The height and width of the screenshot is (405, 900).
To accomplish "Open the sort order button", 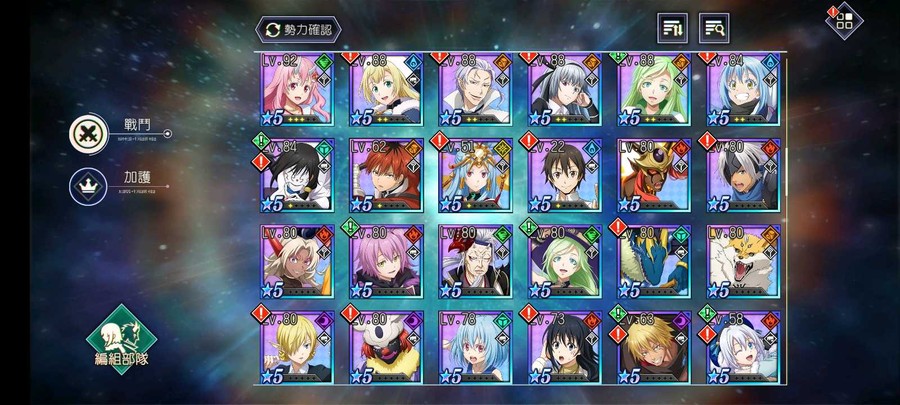I will [x=672, y=28].
